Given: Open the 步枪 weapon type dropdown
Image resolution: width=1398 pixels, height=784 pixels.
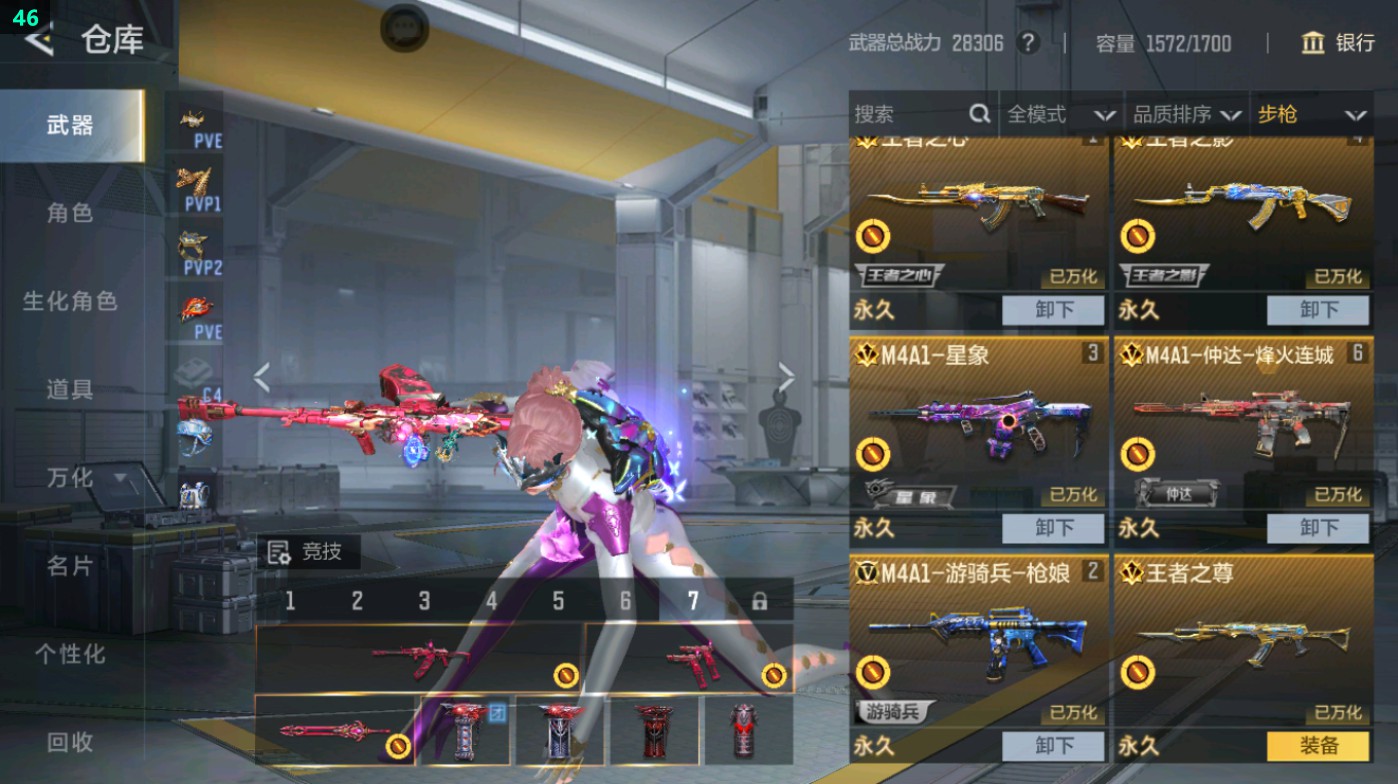Looking at the screenshot, I should tap(1310, 115).
